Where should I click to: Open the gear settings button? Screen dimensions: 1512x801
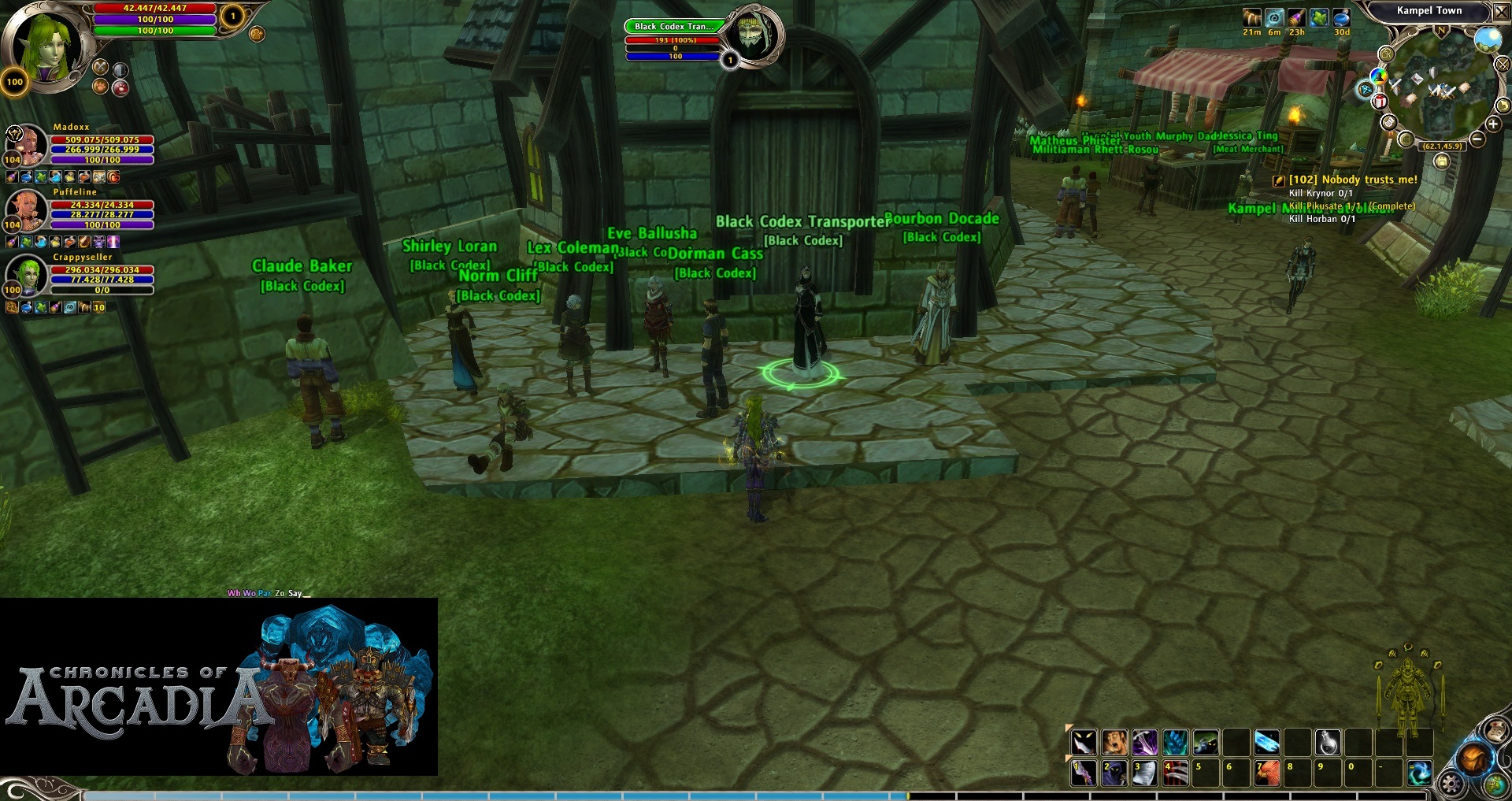(x=1451, y=784)
